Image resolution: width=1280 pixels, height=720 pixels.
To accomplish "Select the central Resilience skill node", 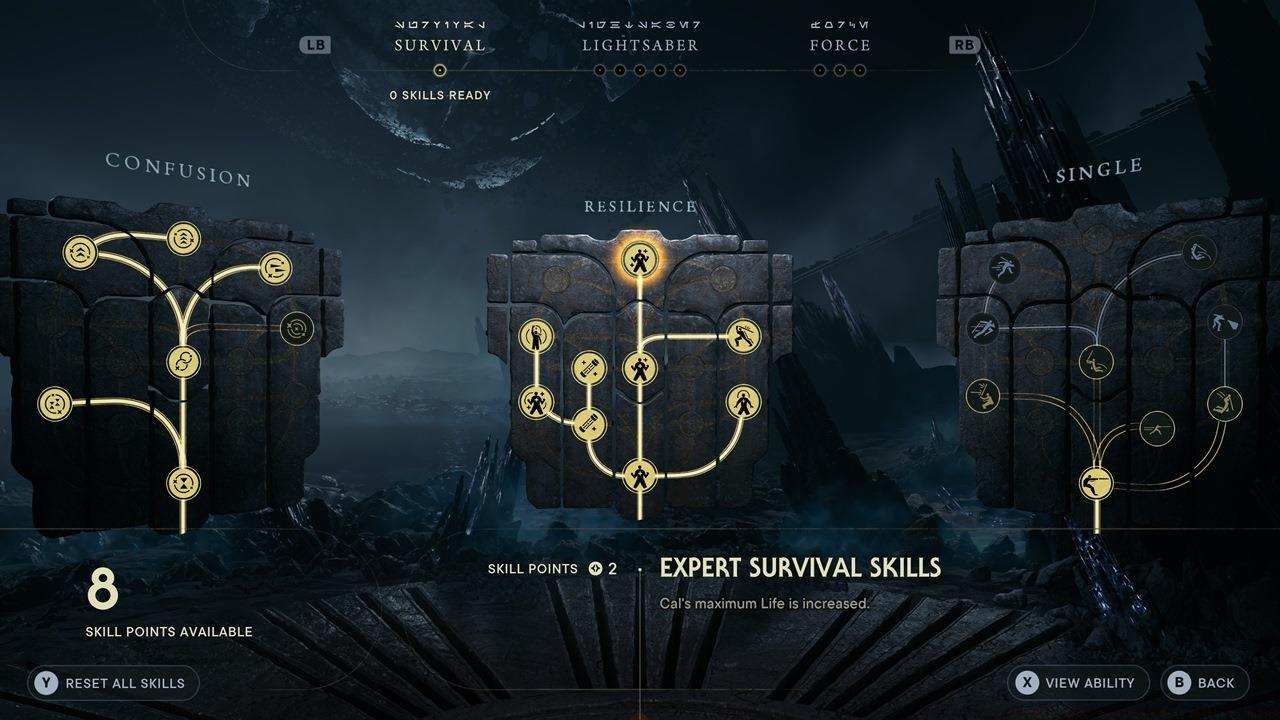I will tap(639, 366).
